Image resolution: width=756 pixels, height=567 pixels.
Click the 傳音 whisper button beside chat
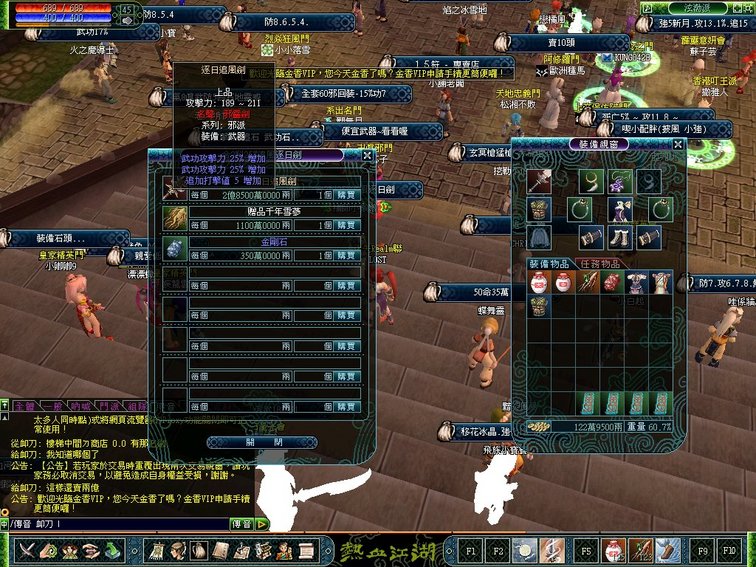pos(241,523)
